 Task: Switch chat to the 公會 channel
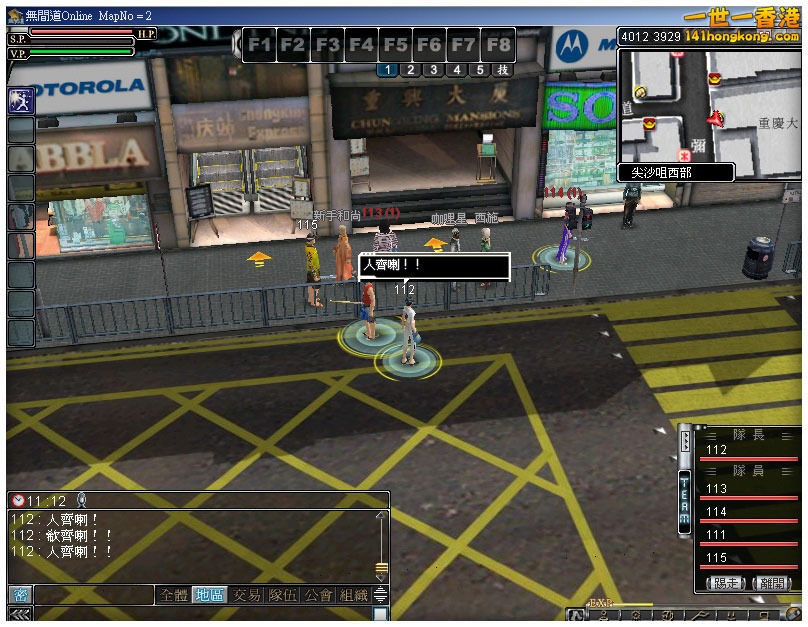coord(318,595)
